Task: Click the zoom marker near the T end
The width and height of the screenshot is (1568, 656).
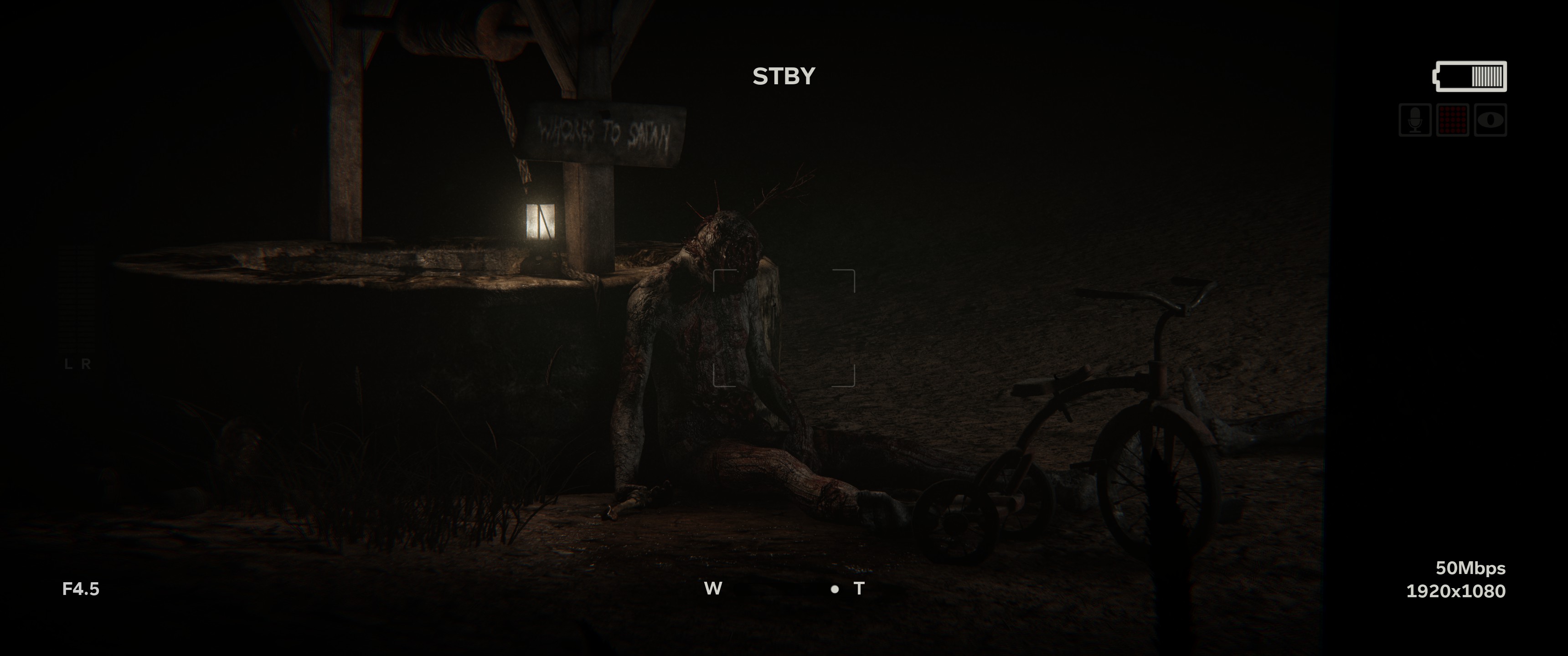Action: [835, 589]
